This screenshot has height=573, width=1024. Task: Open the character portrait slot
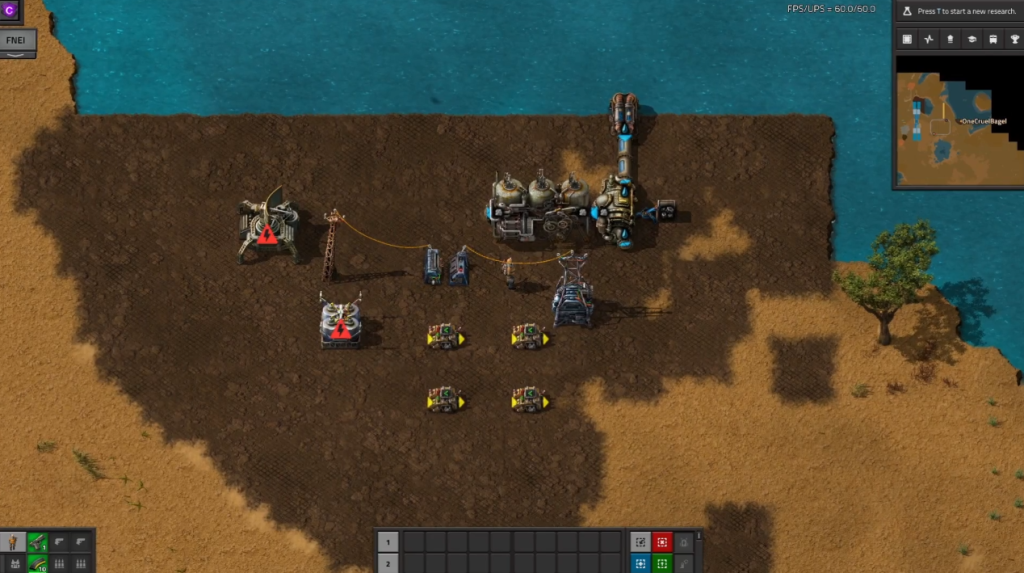tap(14, 543)
